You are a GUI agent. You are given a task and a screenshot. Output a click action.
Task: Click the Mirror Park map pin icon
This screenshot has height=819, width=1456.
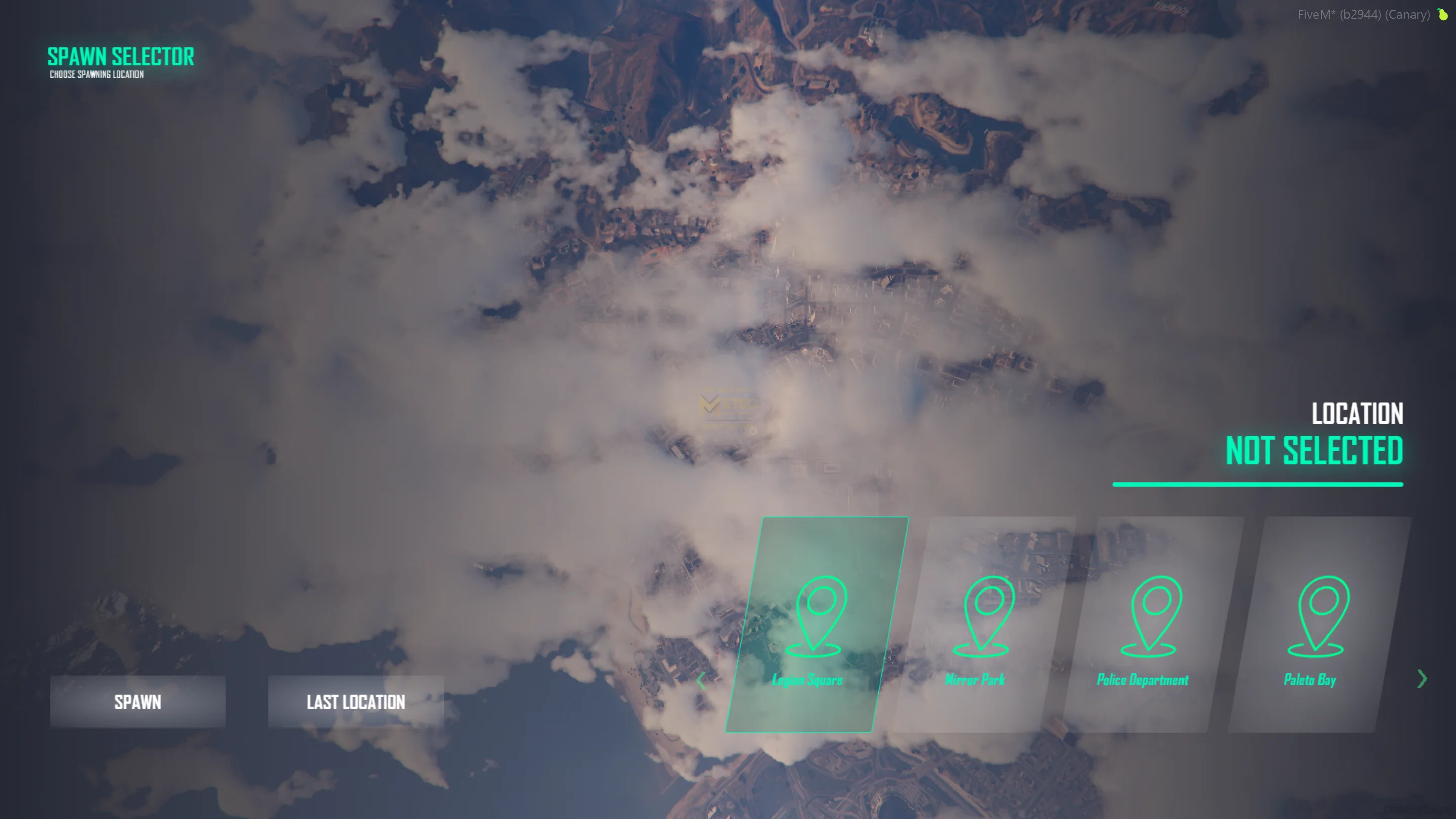tap(990, 616)
